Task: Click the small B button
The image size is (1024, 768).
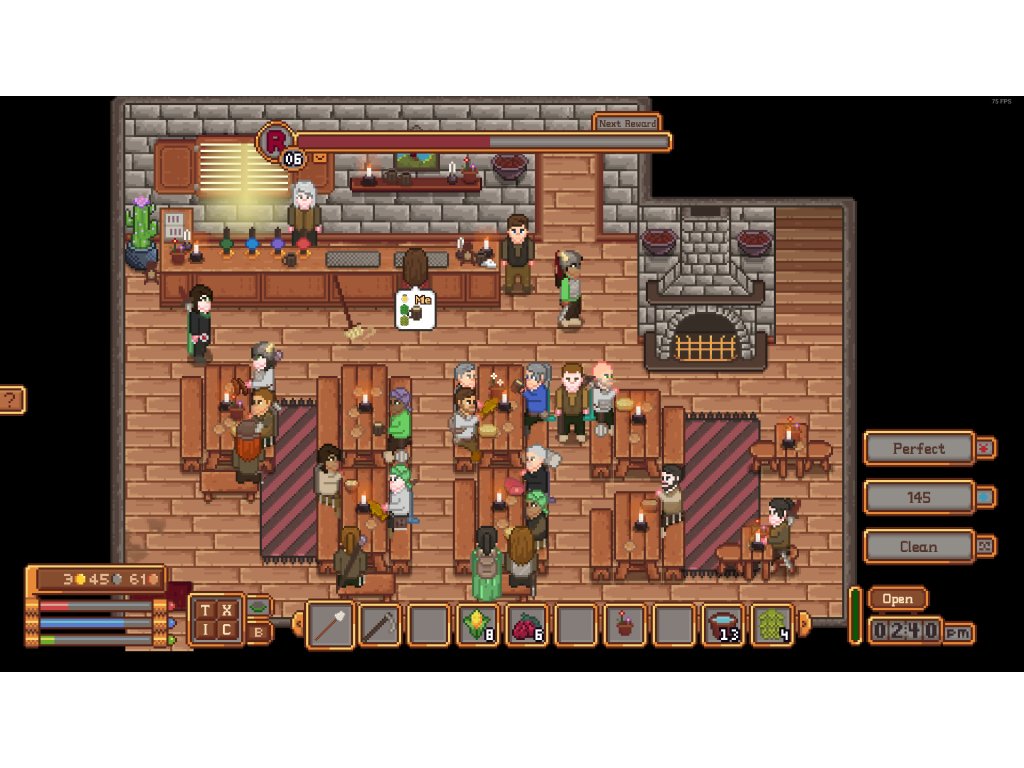Action: pyautogui.click(x=258, y=631)
